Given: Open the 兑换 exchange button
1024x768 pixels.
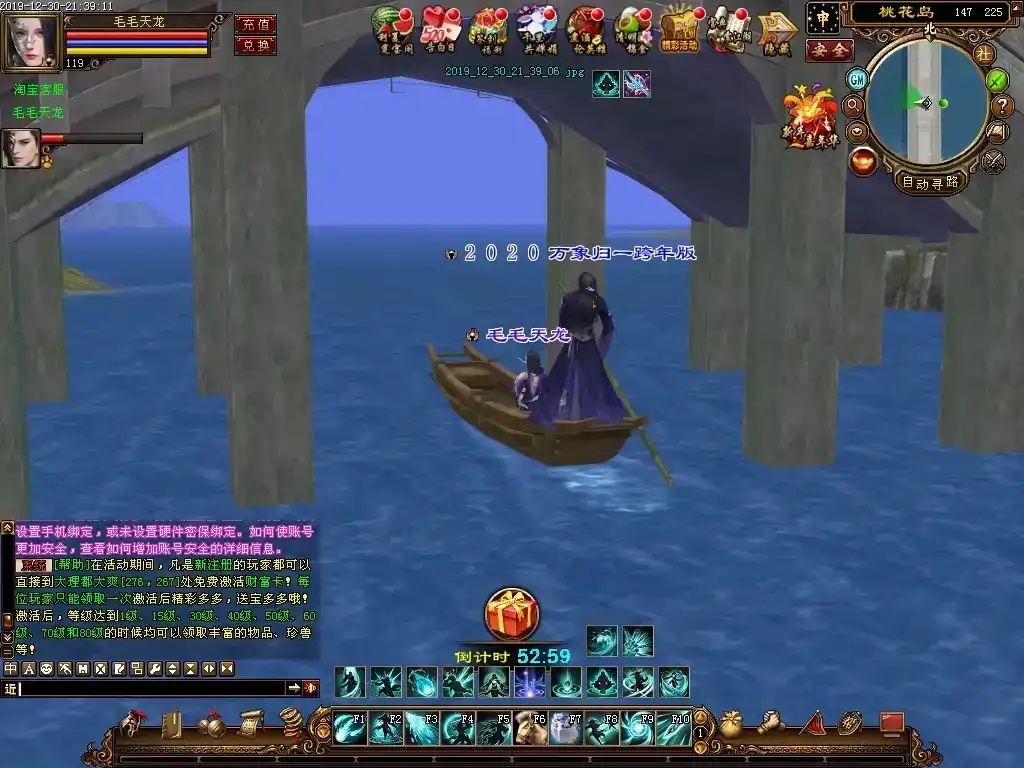Looking at the screenshot, I should click(x=255, y=45).
